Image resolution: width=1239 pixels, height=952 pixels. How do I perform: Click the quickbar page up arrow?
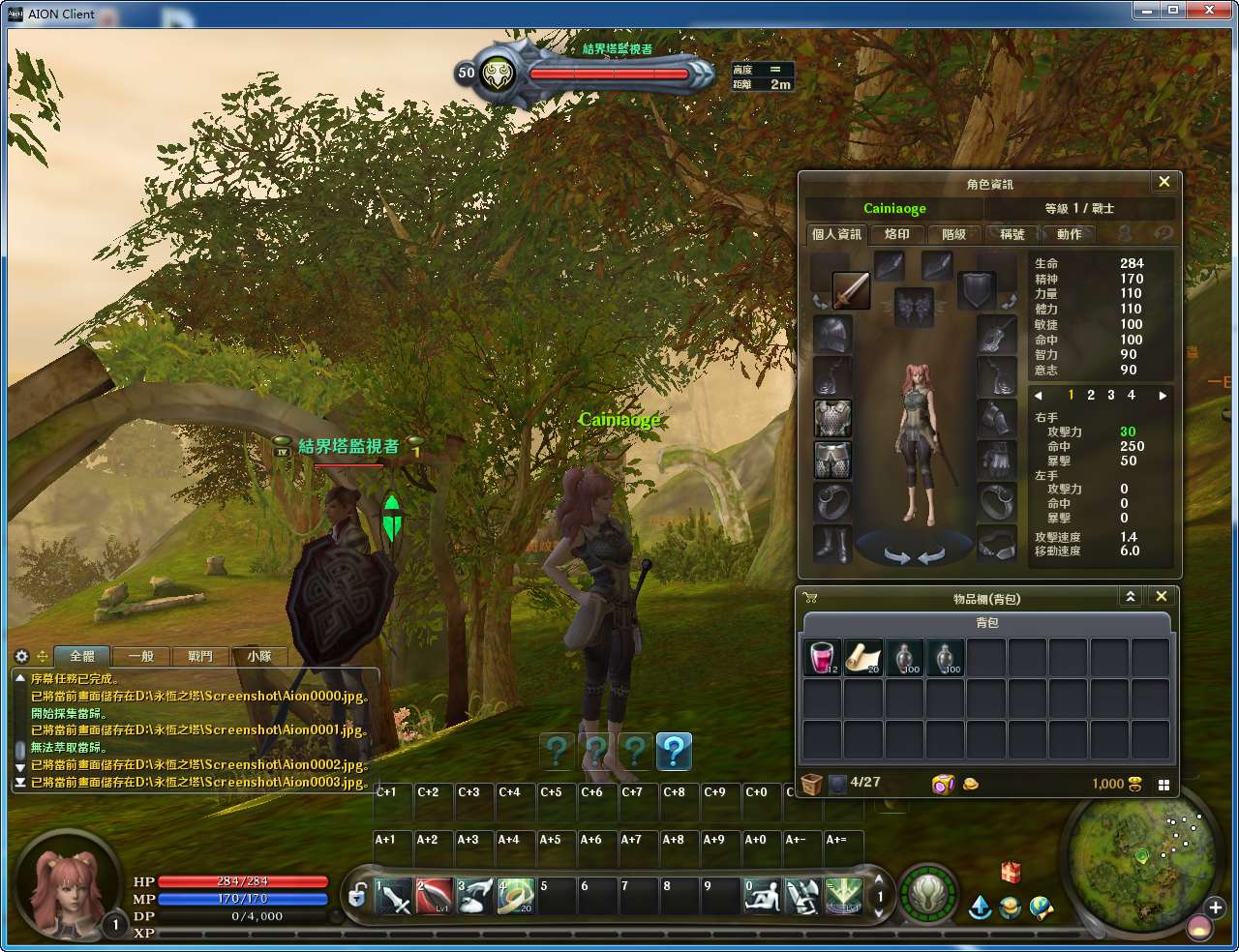pos(879,878)
